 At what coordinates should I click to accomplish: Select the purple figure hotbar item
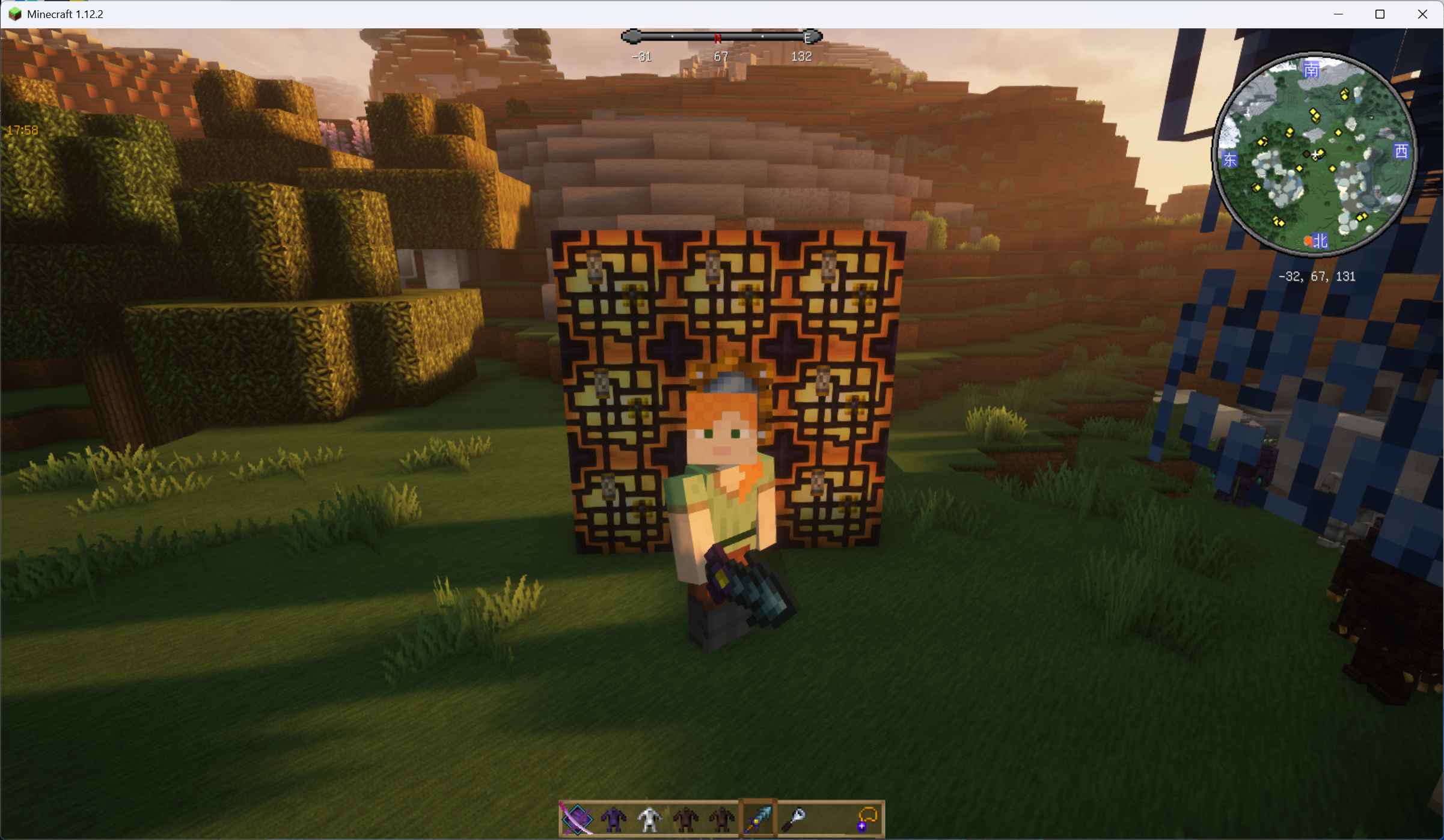point(613,818)
